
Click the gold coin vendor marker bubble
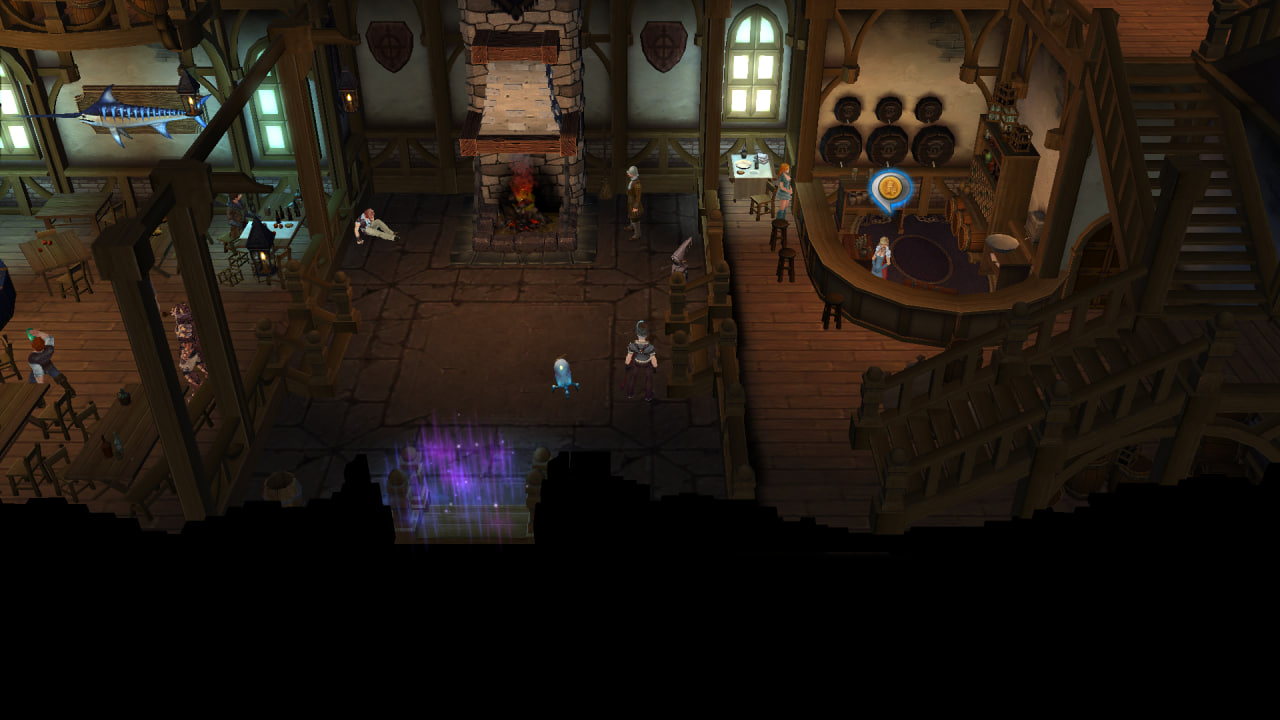[x=888, y=188]
